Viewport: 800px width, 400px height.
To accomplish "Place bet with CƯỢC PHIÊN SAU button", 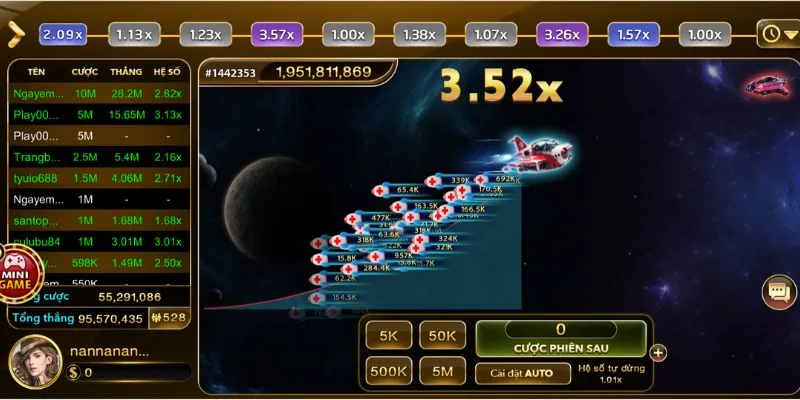I will tap(560, 338).
